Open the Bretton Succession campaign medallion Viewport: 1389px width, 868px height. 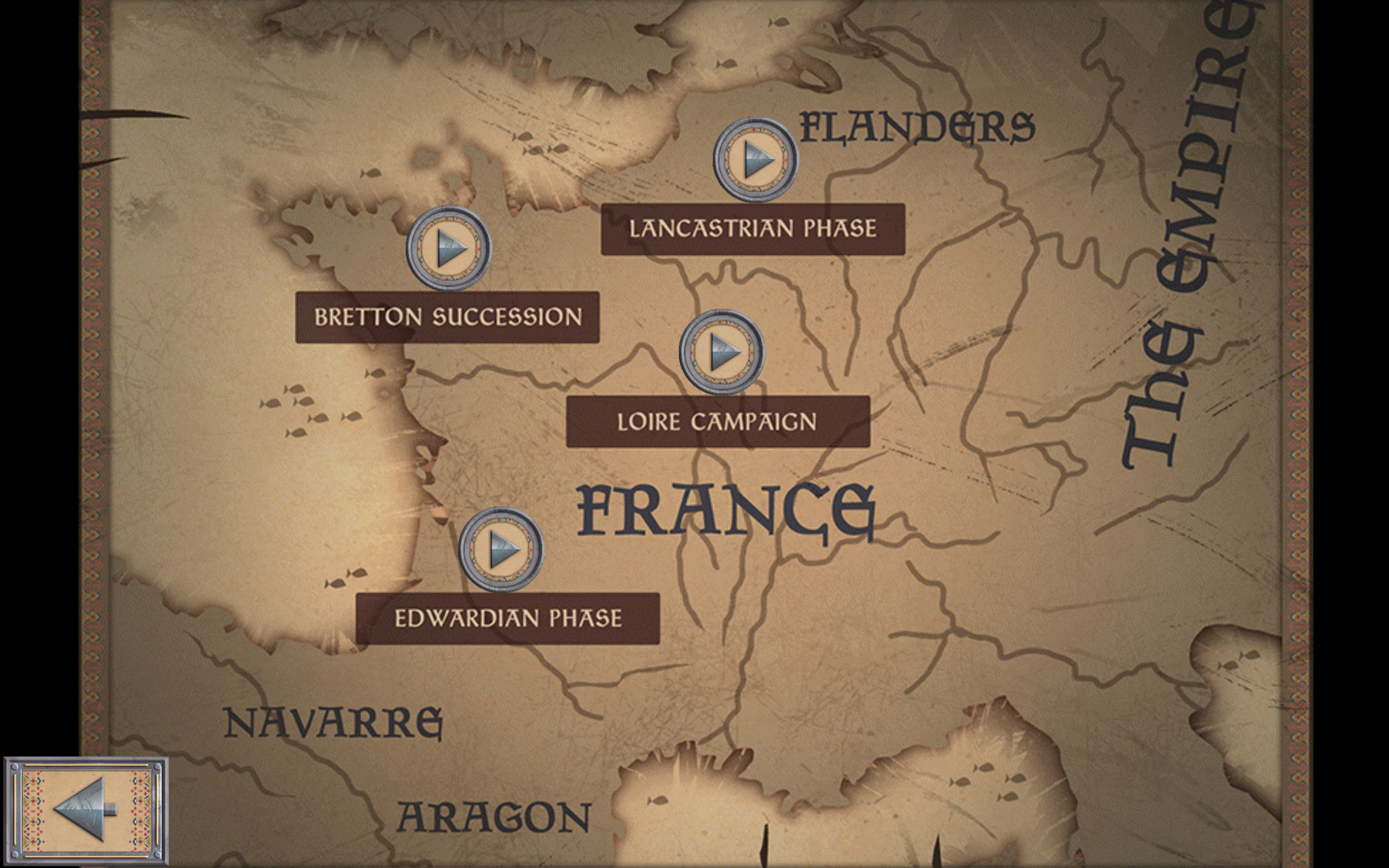447,248
